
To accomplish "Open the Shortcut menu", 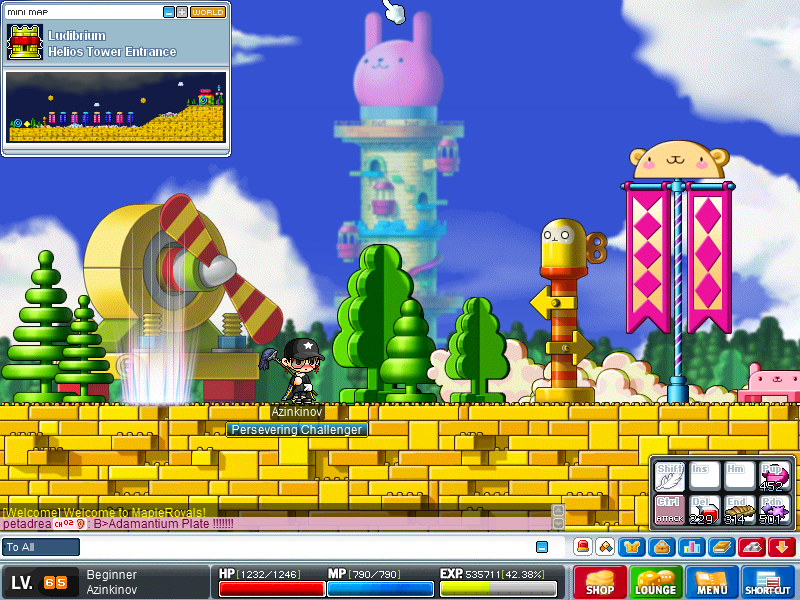I will (768, 582).
